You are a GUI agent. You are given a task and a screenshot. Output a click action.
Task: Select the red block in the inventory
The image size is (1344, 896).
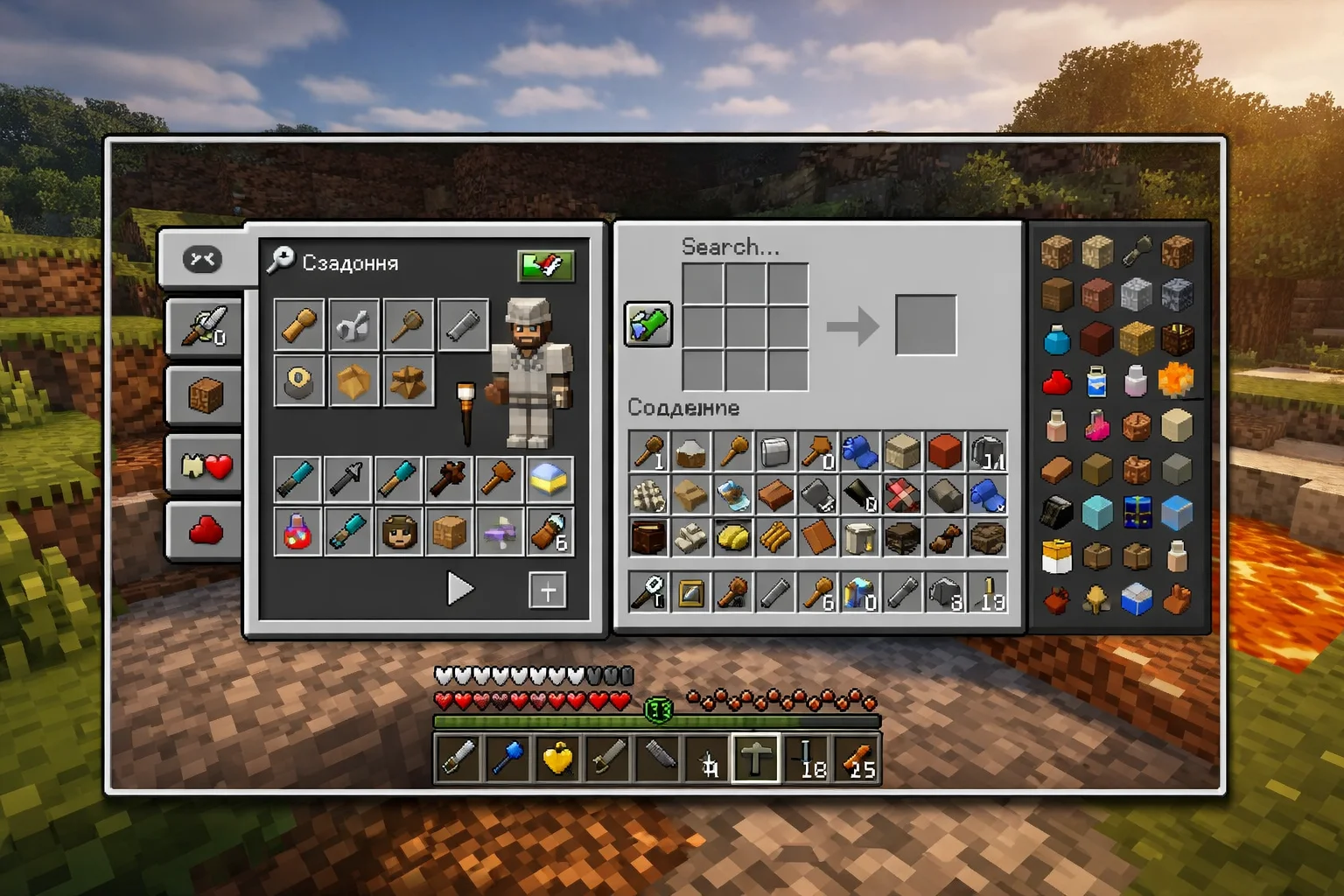(x=944, y=452)
